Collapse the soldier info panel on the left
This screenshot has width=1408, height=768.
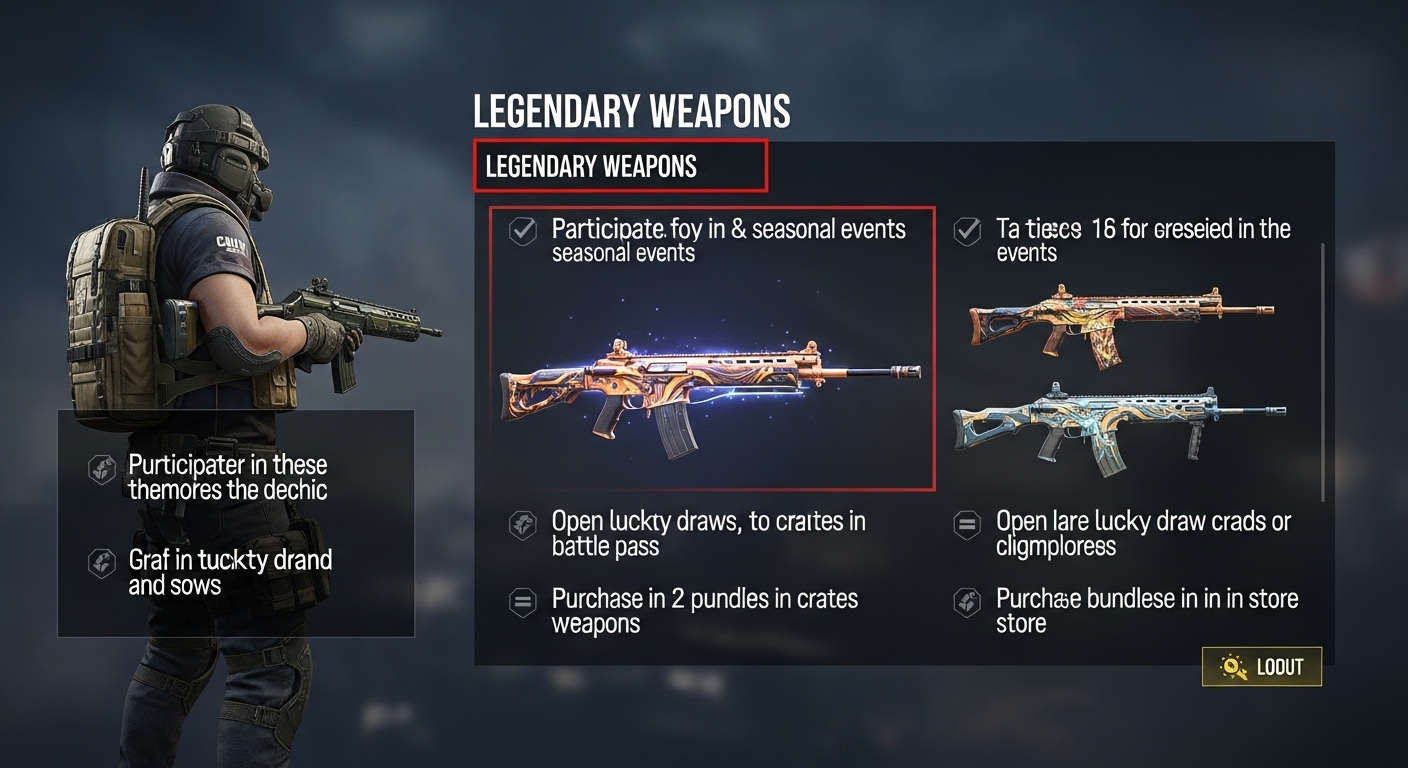point(238,522)
